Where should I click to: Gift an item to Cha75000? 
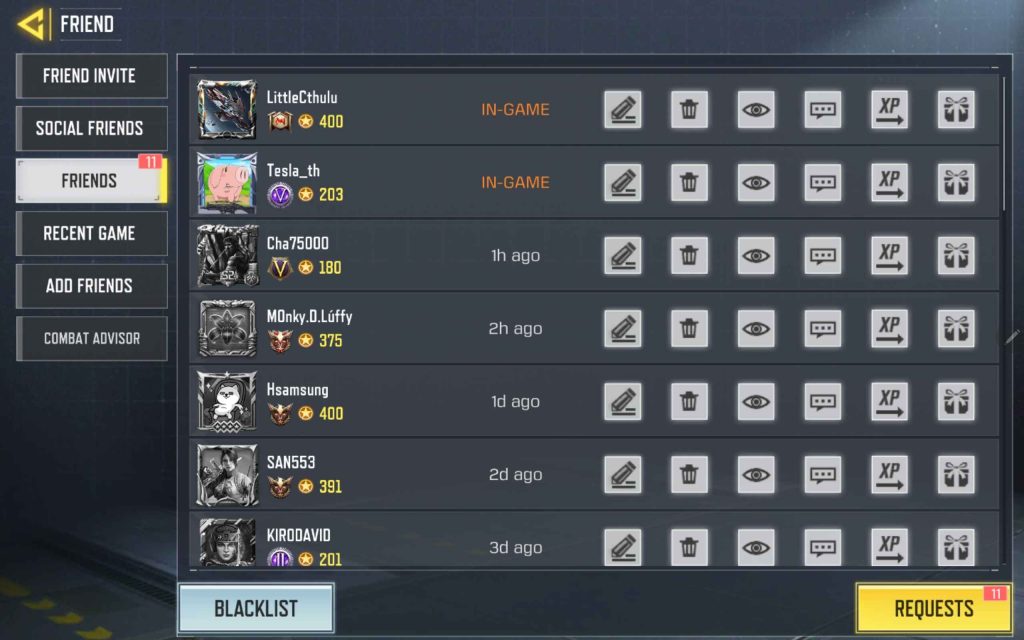(956, 256)
